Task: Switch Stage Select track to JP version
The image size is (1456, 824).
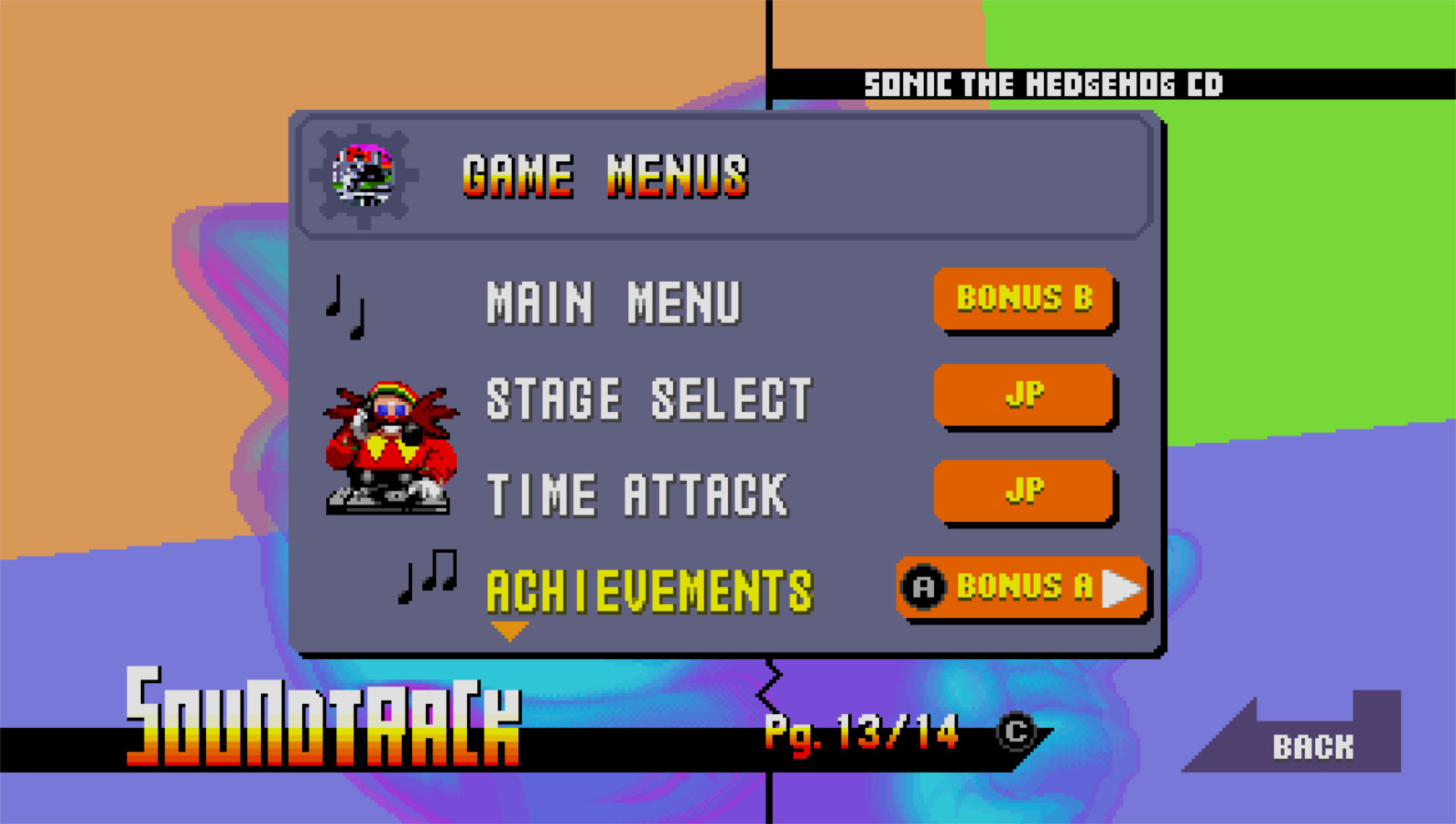Action: pyautogui.click(x=1025, y=396)
